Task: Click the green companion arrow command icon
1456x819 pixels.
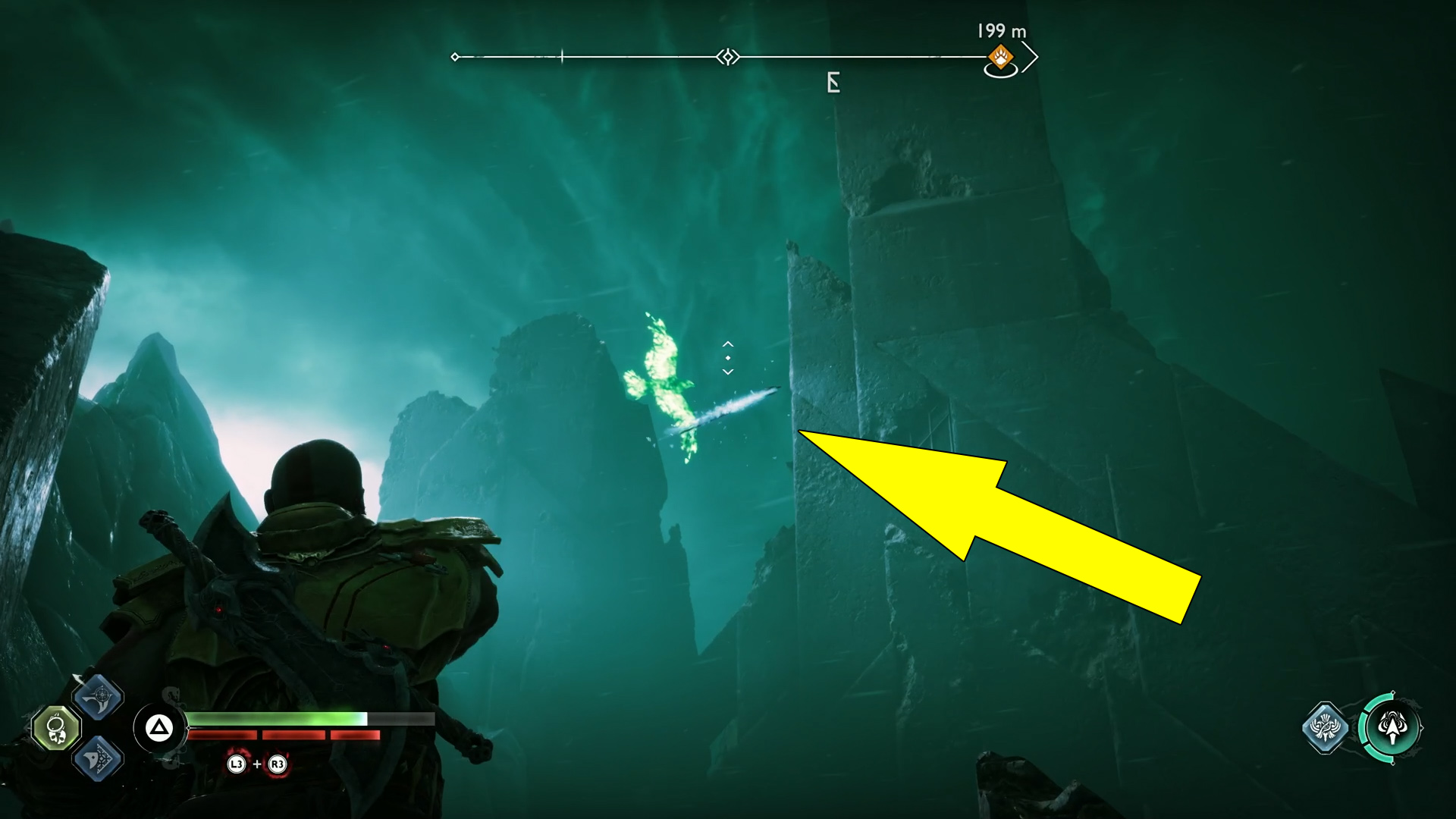Action: click(1394, 726)
